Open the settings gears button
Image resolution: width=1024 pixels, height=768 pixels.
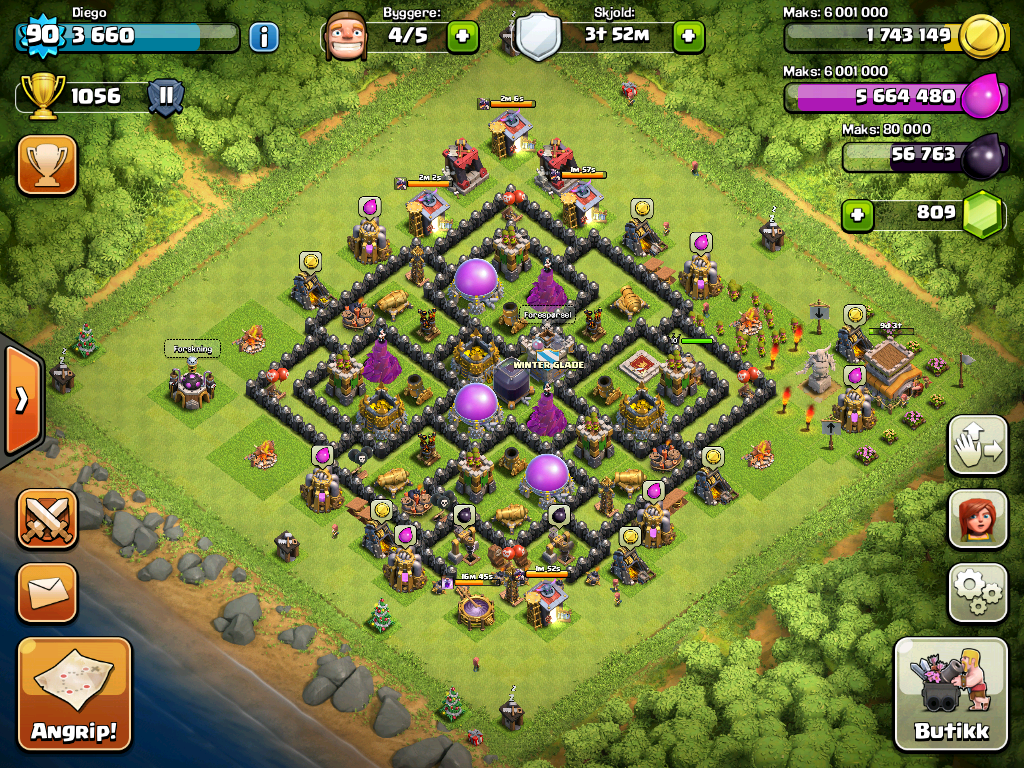point(977,593)
